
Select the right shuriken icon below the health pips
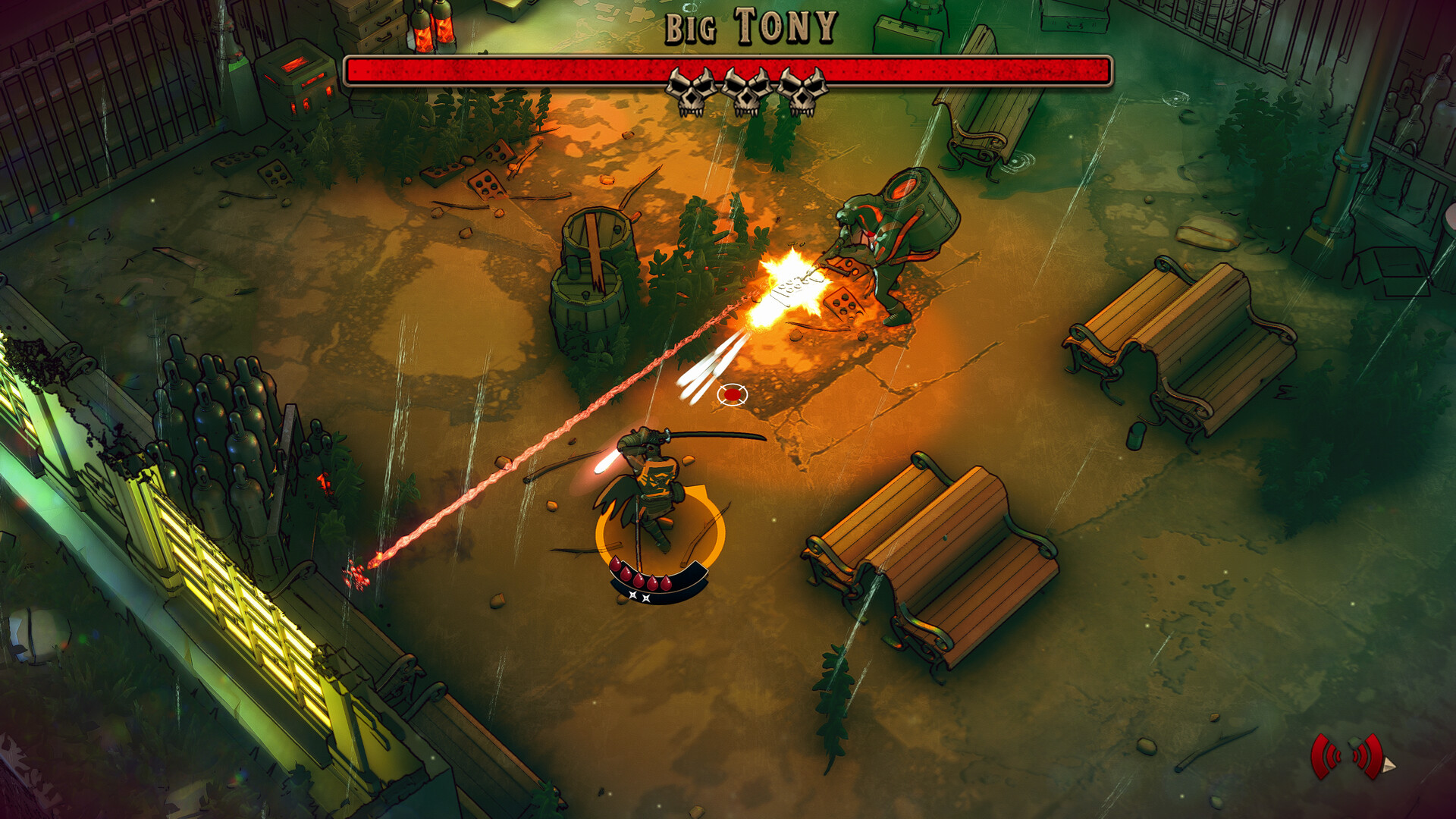coord(646,599)
